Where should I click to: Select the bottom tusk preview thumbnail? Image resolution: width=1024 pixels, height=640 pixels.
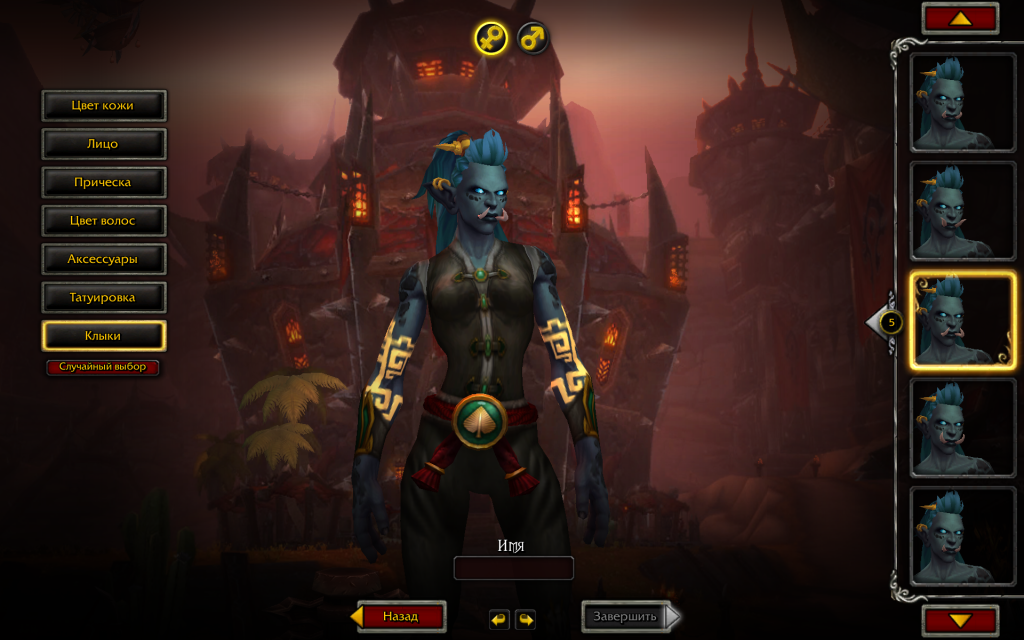pos(962,536)
